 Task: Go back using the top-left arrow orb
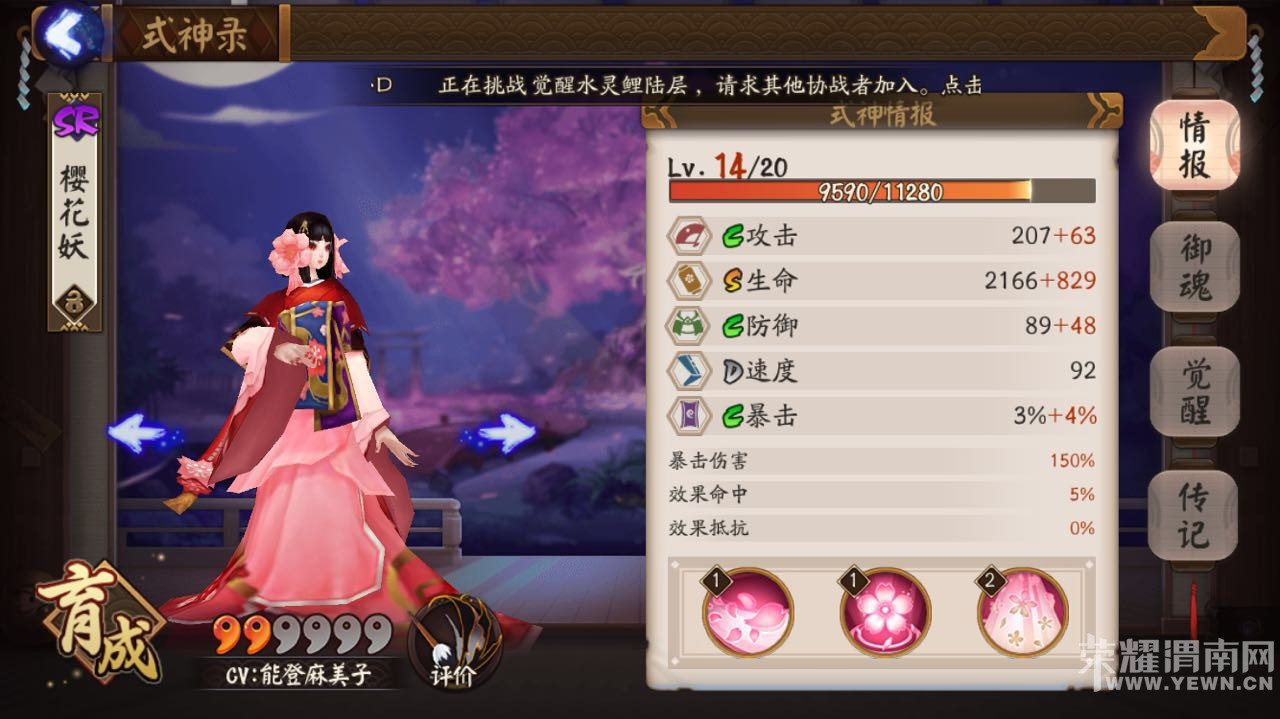pos(70,33)
